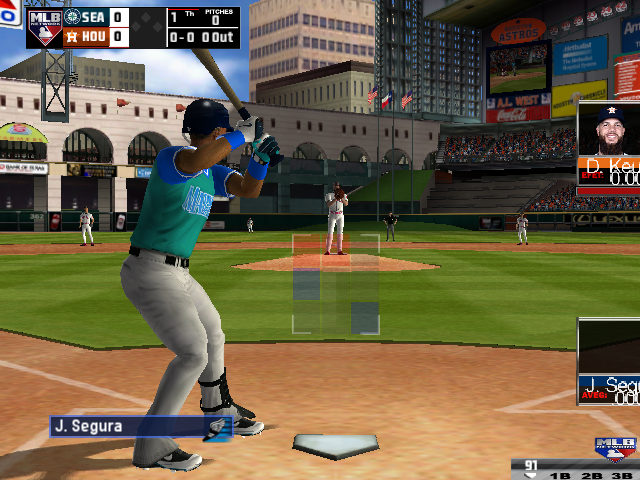Select the D. Keuchel pitcher portrait card
Screen dimensions: 640x480
click(x=610, y=146)
